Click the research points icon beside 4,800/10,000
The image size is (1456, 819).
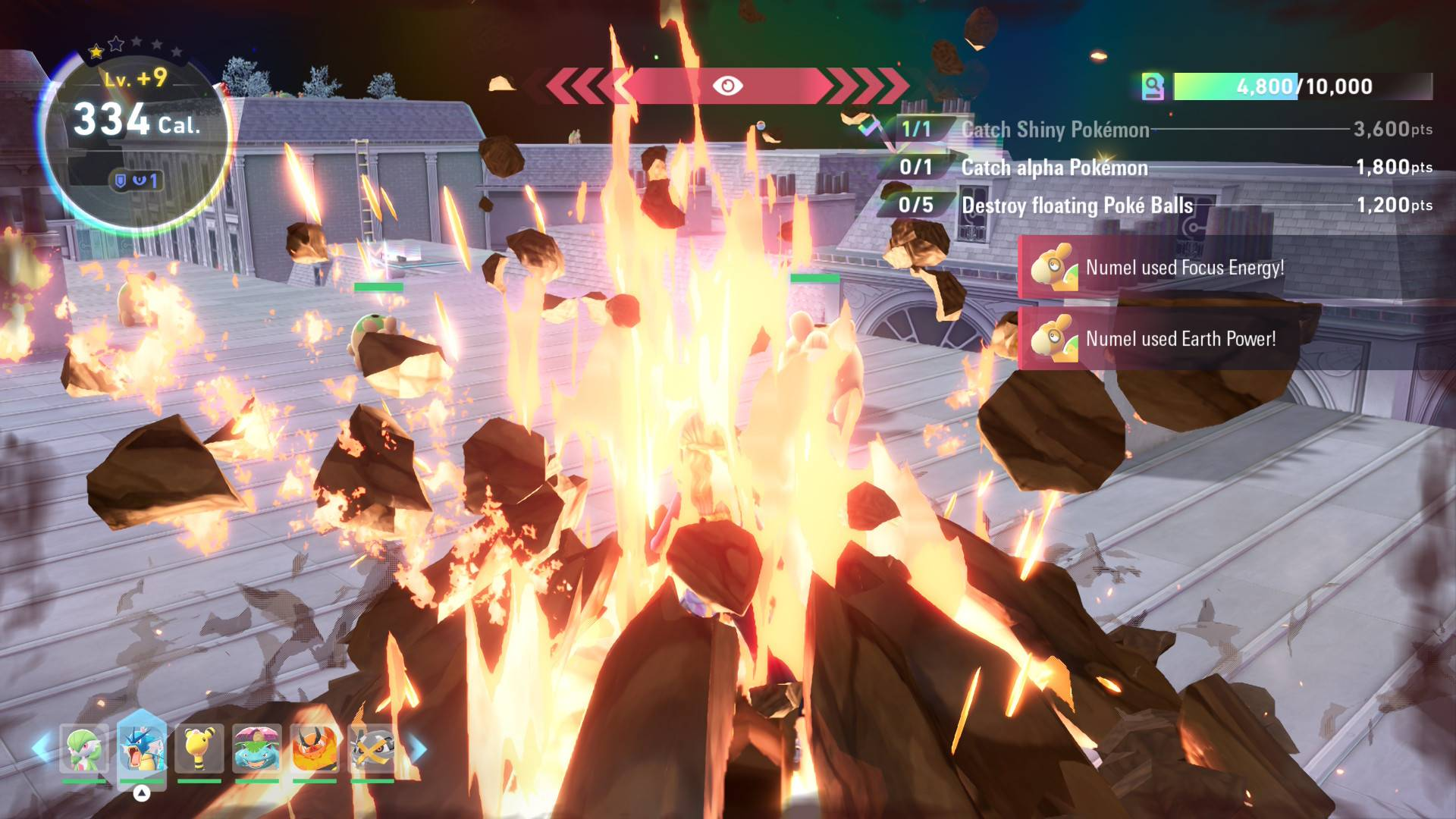[1153, 86]
